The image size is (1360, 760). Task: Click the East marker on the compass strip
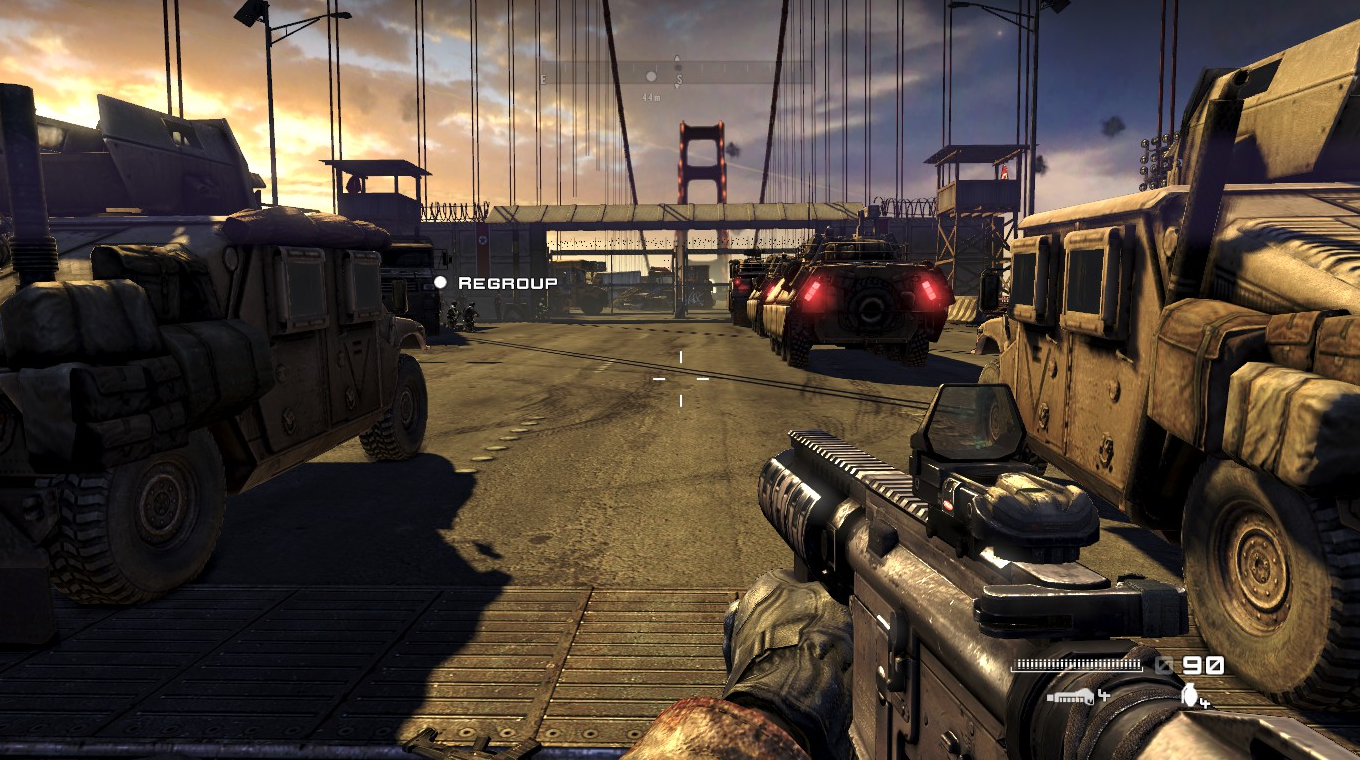tap(542, 78)
